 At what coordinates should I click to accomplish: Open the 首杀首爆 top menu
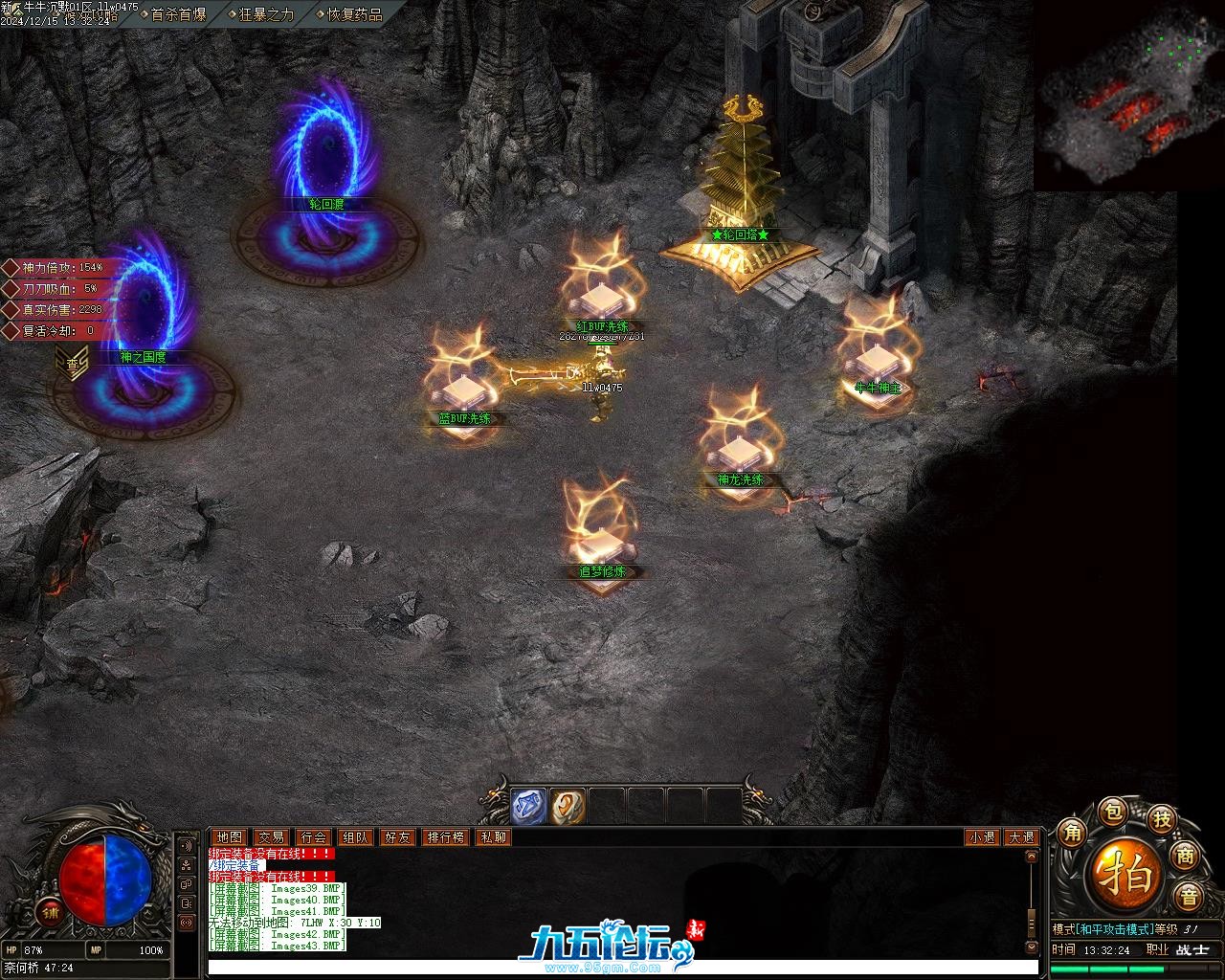pyautogui.click(x=178, y=14)
